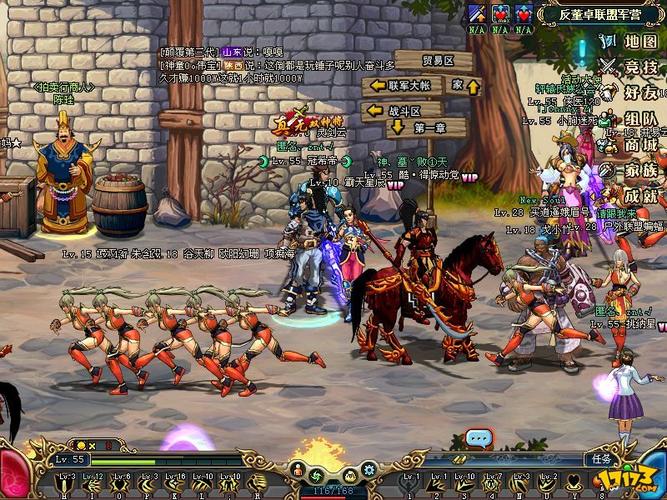
Task: Open the 好友 friends list
Action: coord(640,93)
